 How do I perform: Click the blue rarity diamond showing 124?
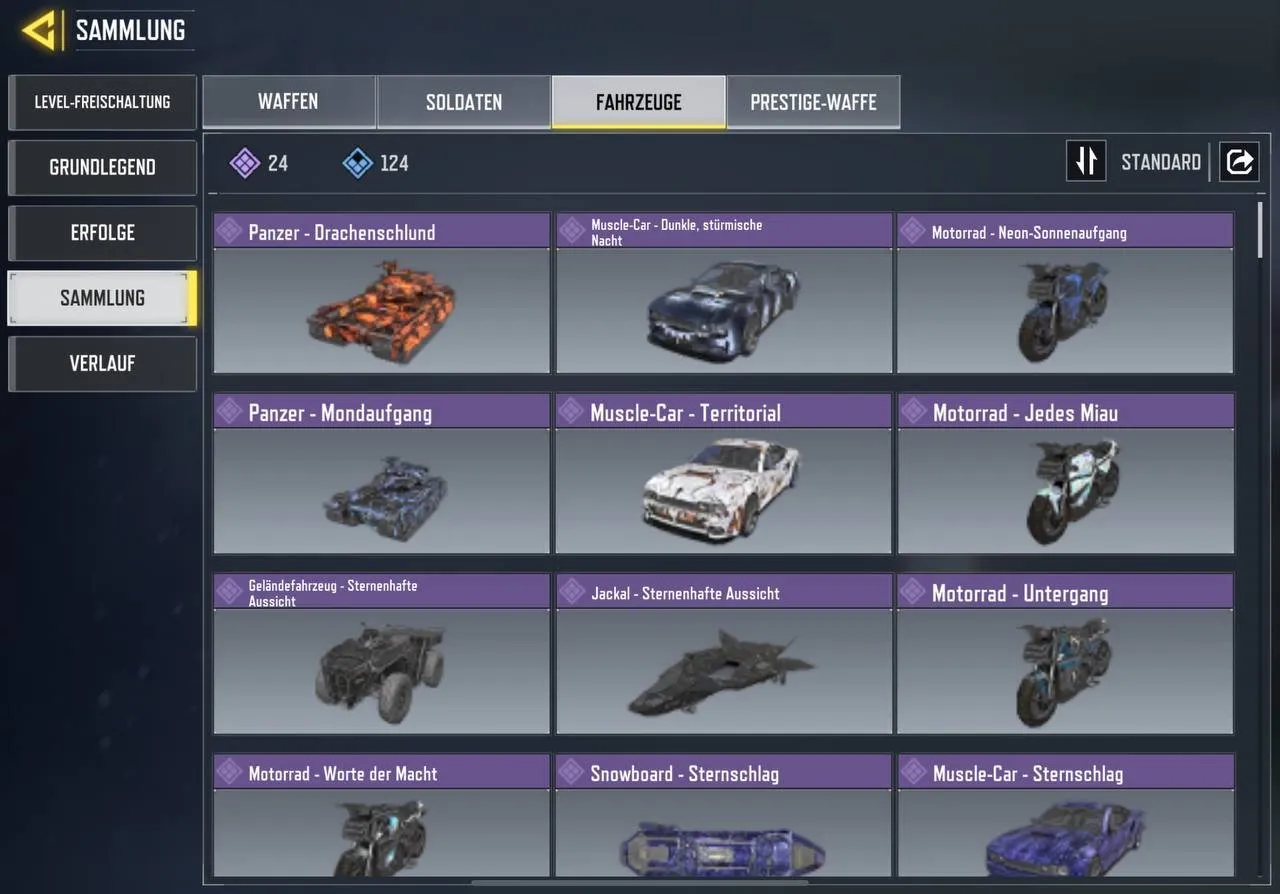click(x=356, y=162)
